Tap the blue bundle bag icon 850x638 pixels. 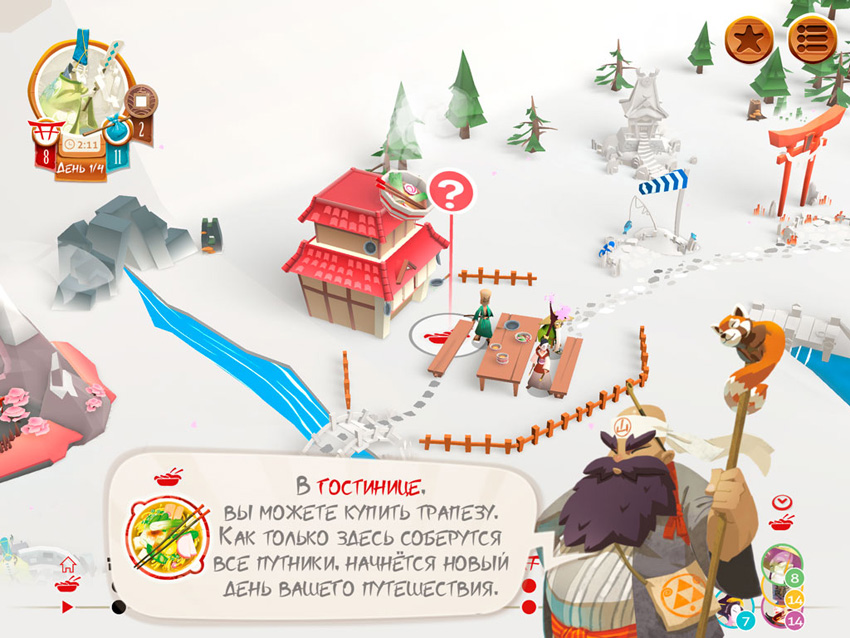(117, 134)
